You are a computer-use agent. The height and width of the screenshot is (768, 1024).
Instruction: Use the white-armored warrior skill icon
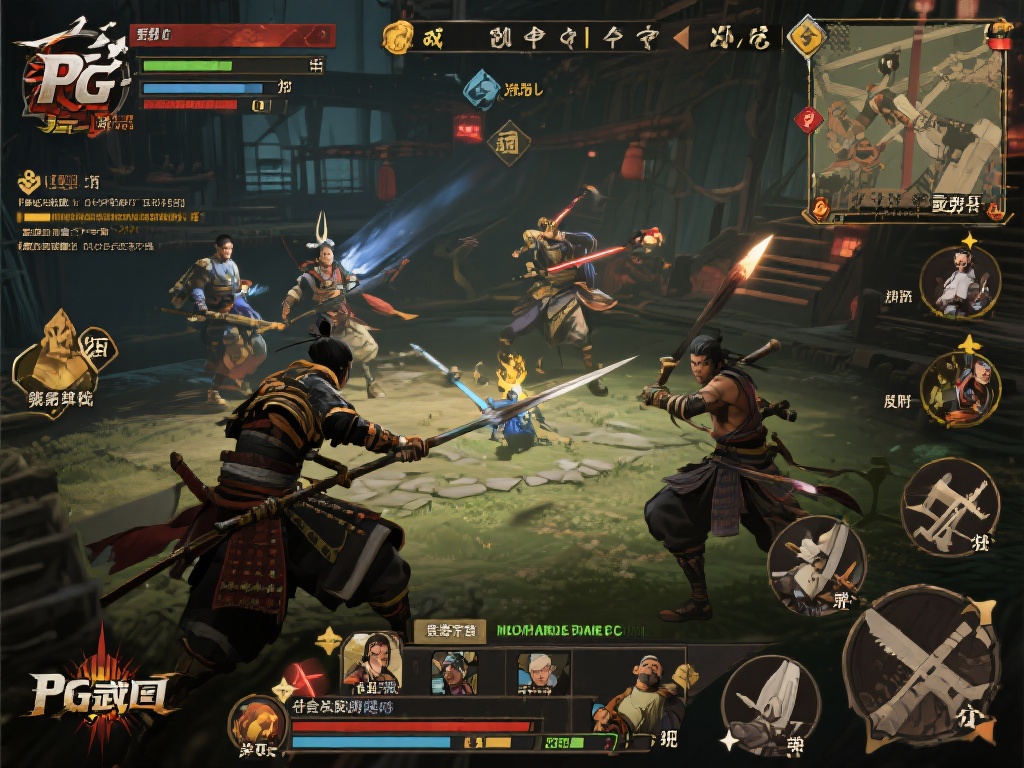816,565
